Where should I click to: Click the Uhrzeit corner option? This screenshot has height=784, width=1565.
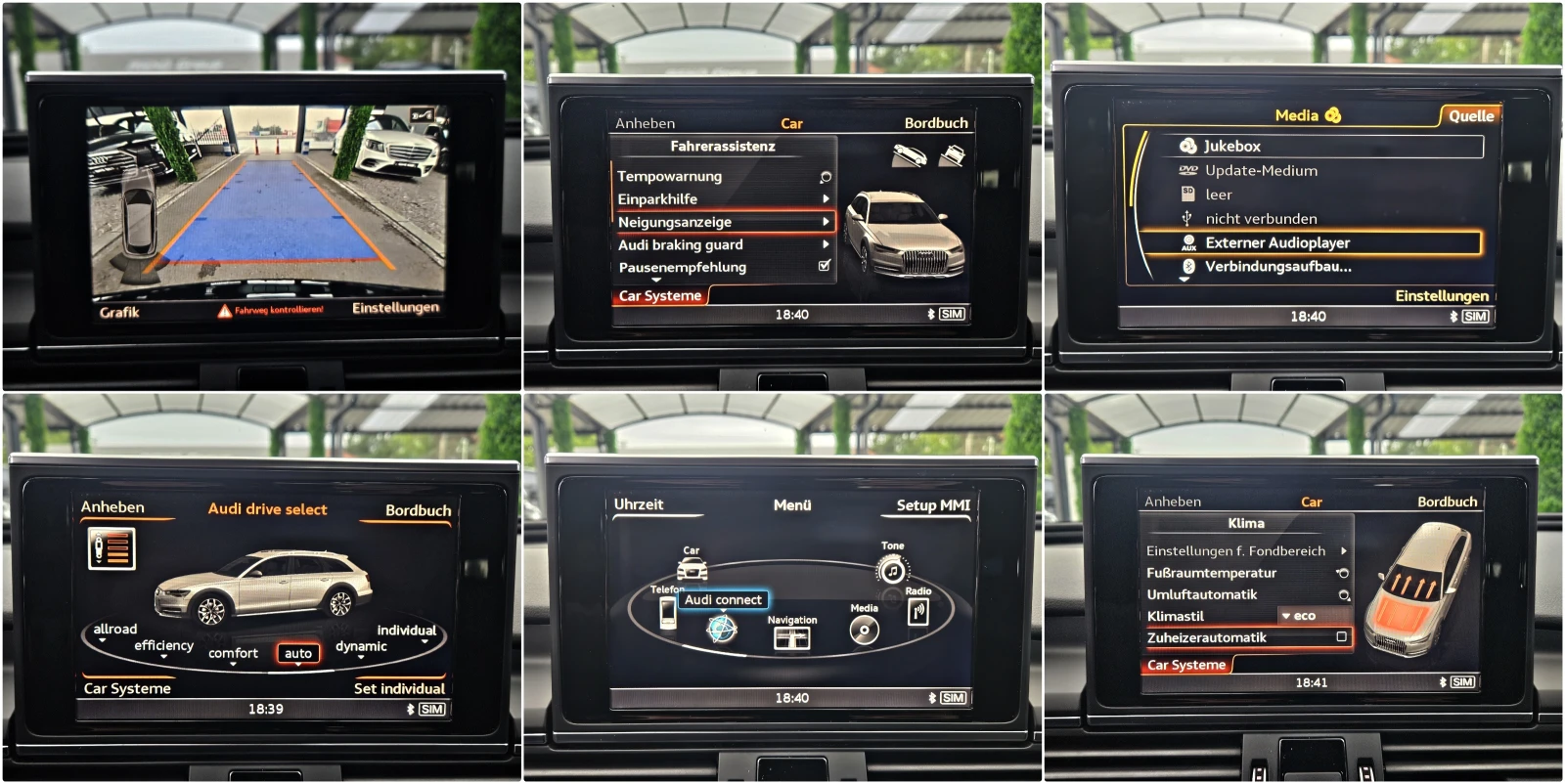(x=639, y=504)
